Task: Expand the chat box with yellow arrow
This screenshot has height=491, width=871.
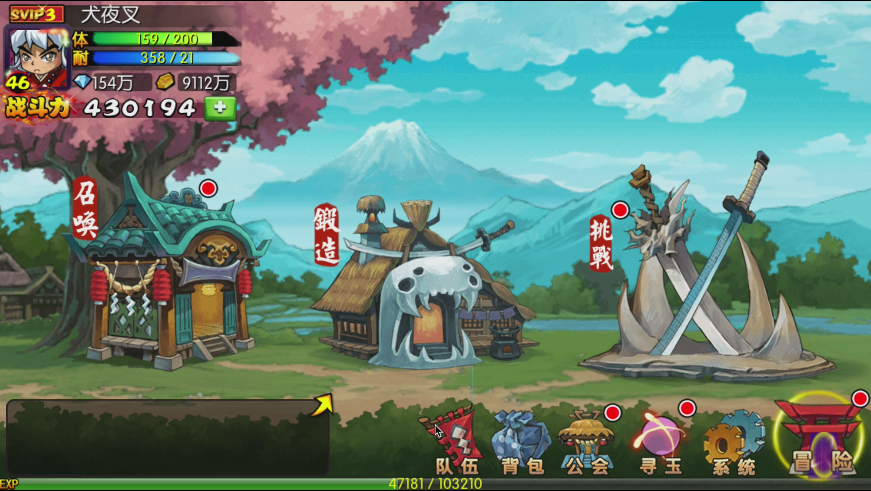Action: click(322, 405)
